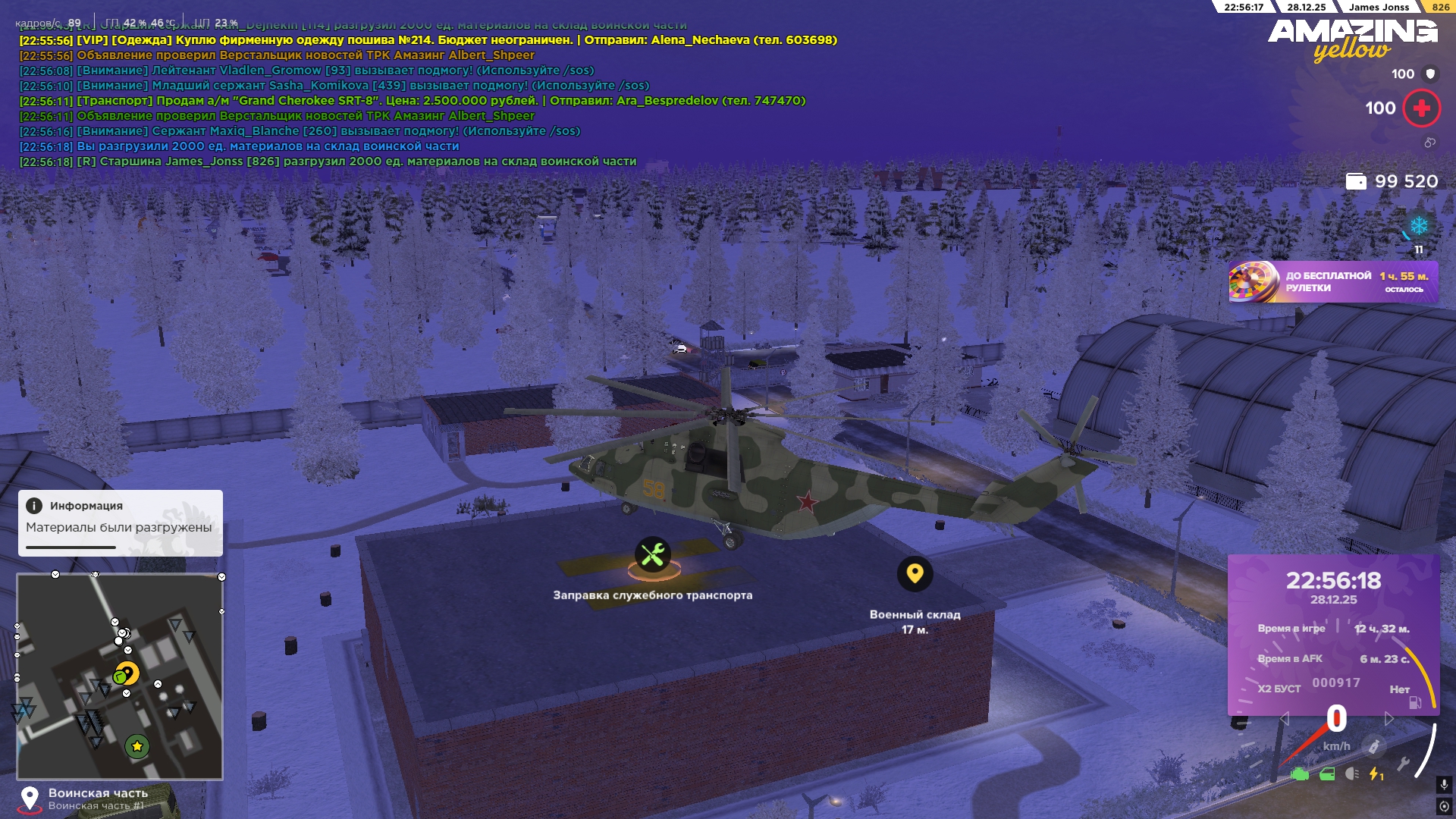Click the snowflake temperature icon

[1418, 226]
